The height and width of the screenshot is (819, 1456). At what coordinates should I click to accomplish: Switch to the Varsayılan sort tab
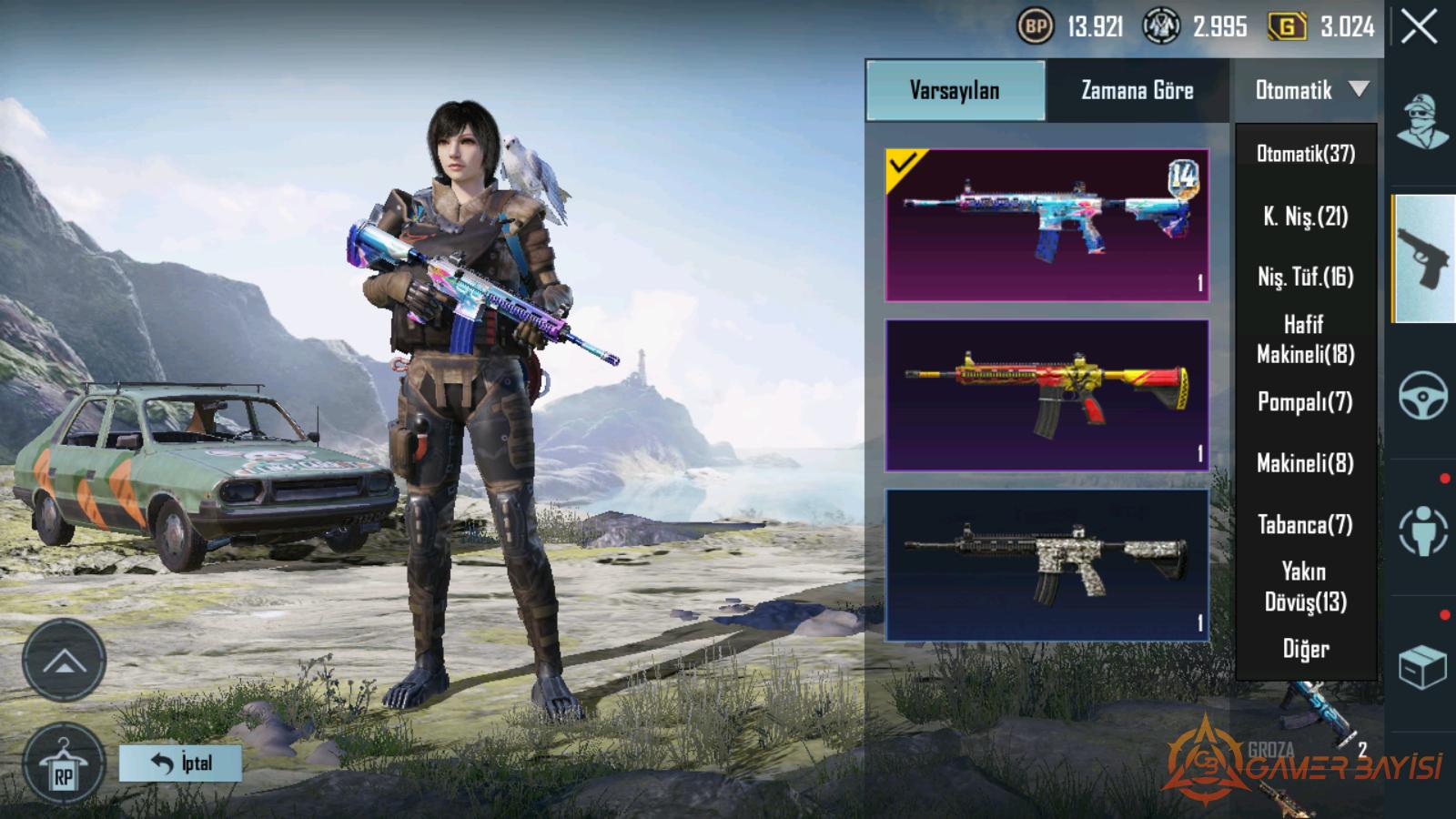pyautogui.click(x=955, y=90)
